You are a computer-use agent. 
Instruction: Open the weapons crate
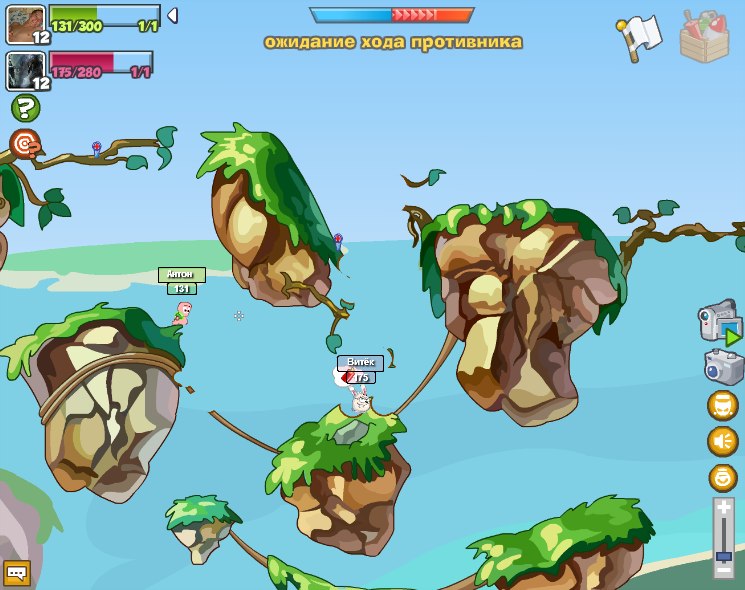[705, 36]
